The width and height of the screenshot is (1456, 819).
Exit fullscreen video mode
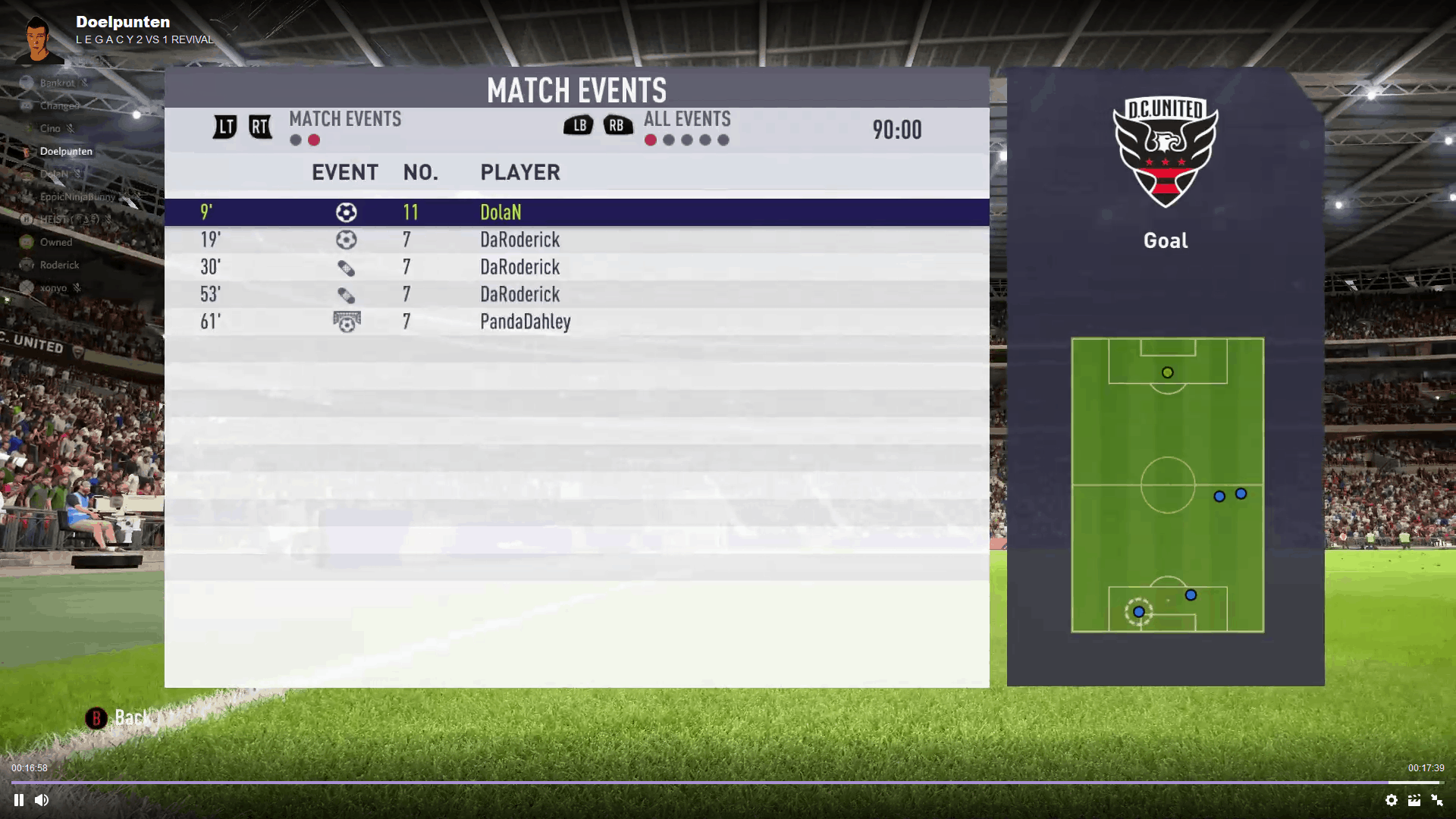click(1437, 800)
